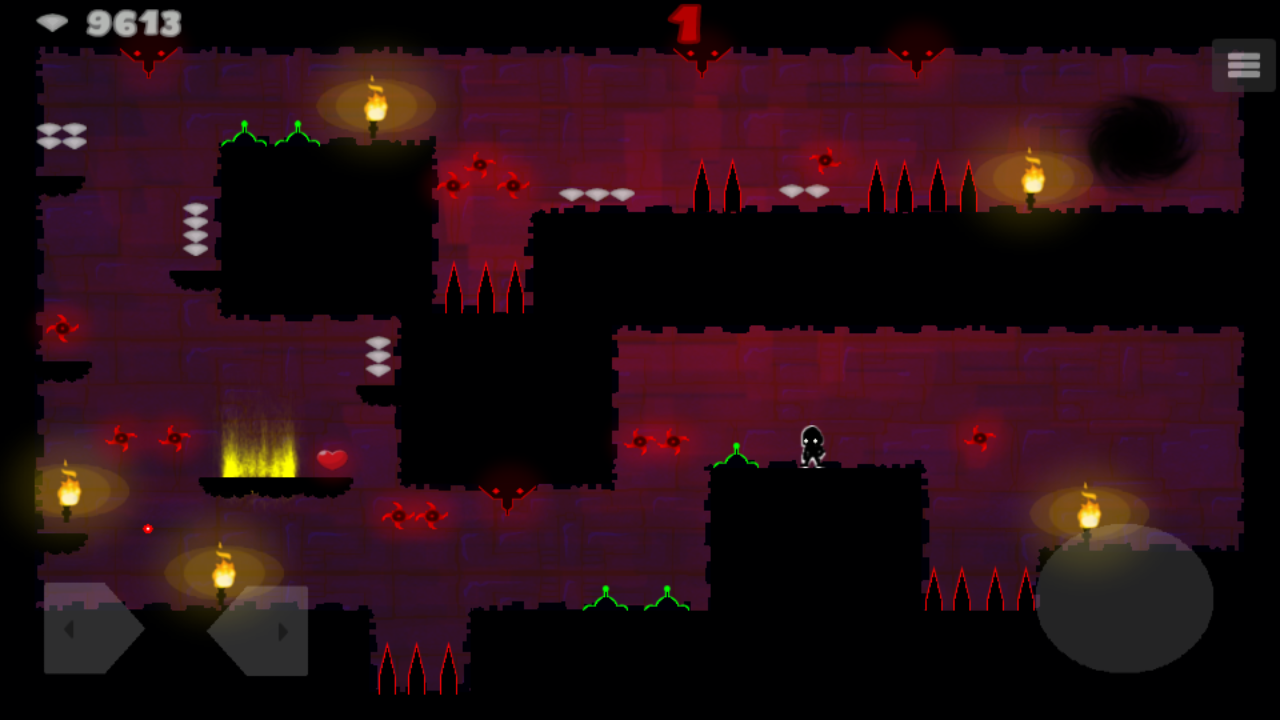This screenshot has width=1280, height=720.
Task: Open the hamburger menu in the top-right corner
Action: click(1243, 64)
